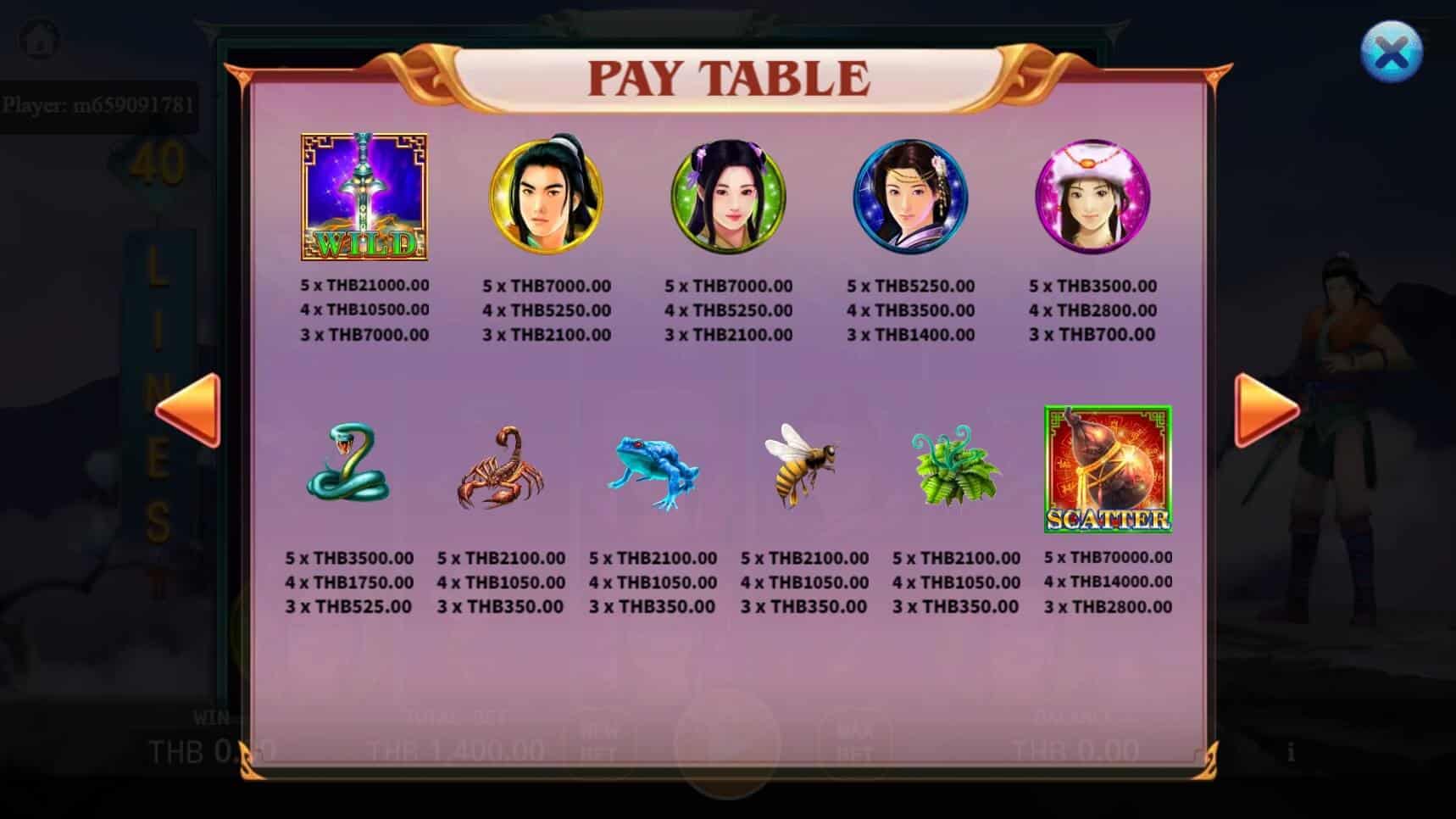This screenshot has height=819, width=1456.
Task: Click the home icon in top-left corner
Action: pos(37,37)
